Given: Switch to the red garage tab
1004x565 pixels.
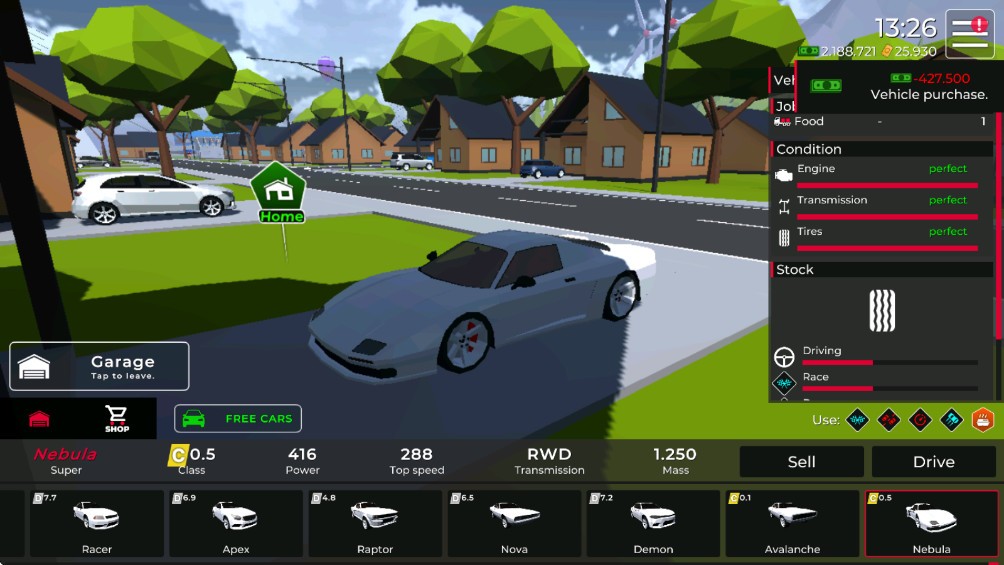Looking at the screenshot, I should click(x=39, y=418).
